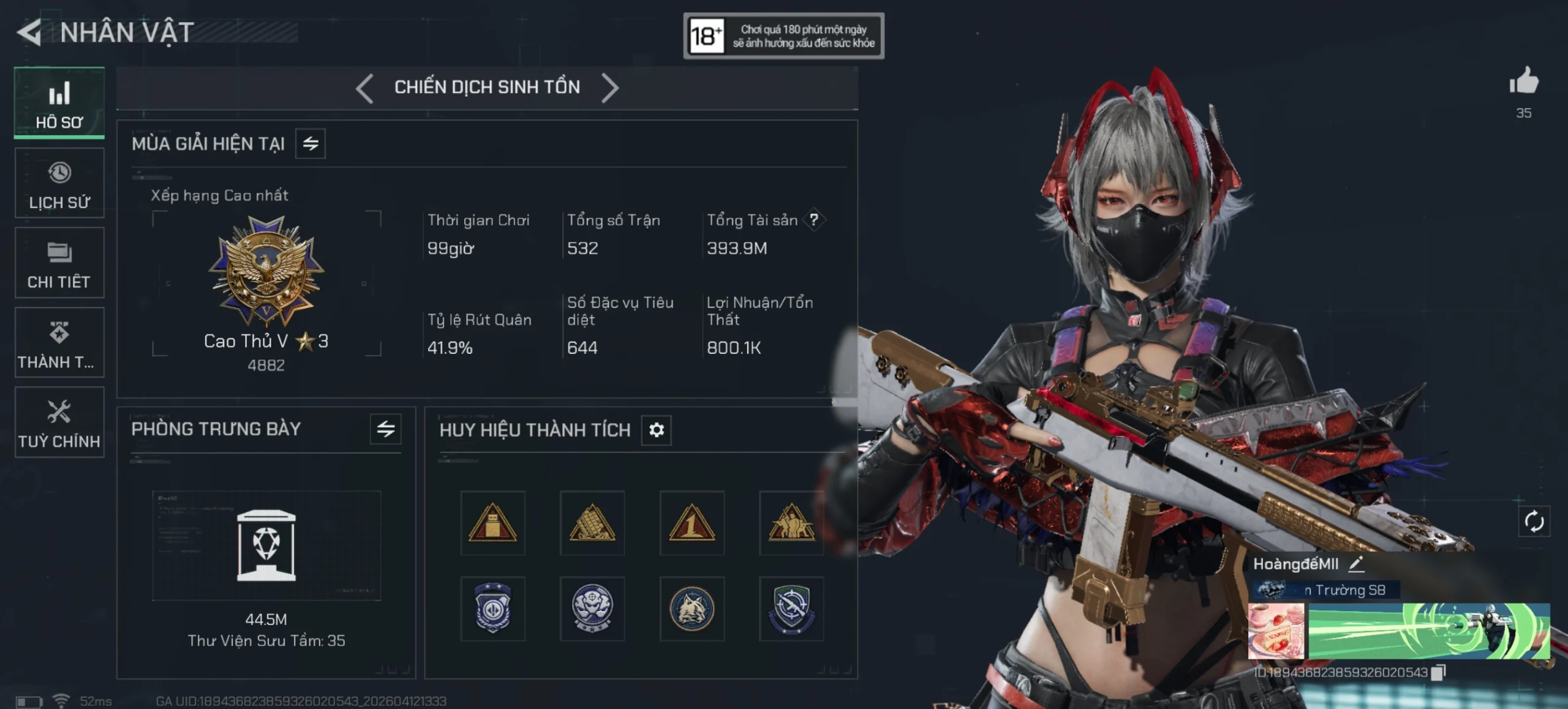Copy the player ID number
Viewport: 1568px width, 709px height.
pos(1439,672)
